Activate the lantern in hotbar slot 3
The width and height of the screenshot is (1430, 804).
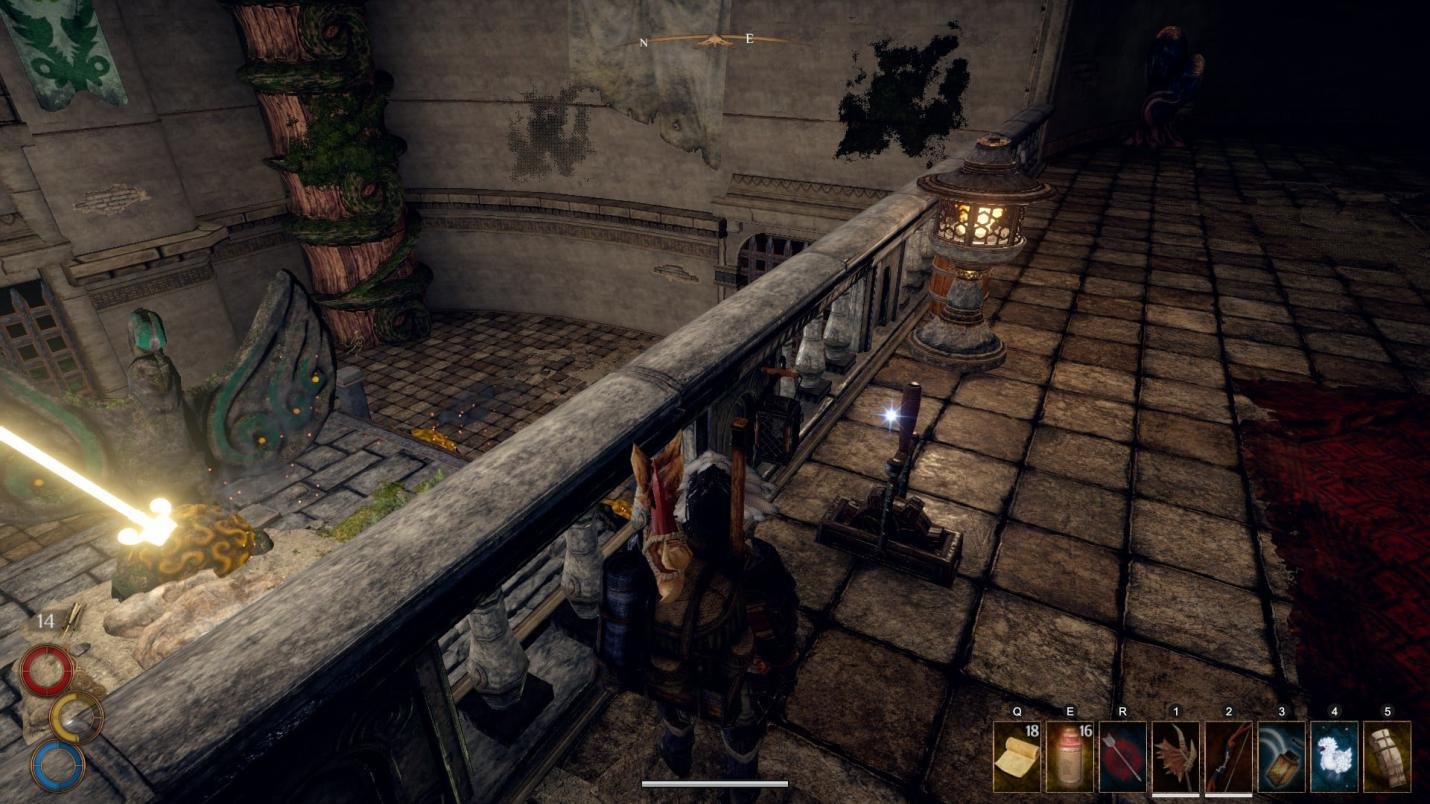(x=1280, y=758)
